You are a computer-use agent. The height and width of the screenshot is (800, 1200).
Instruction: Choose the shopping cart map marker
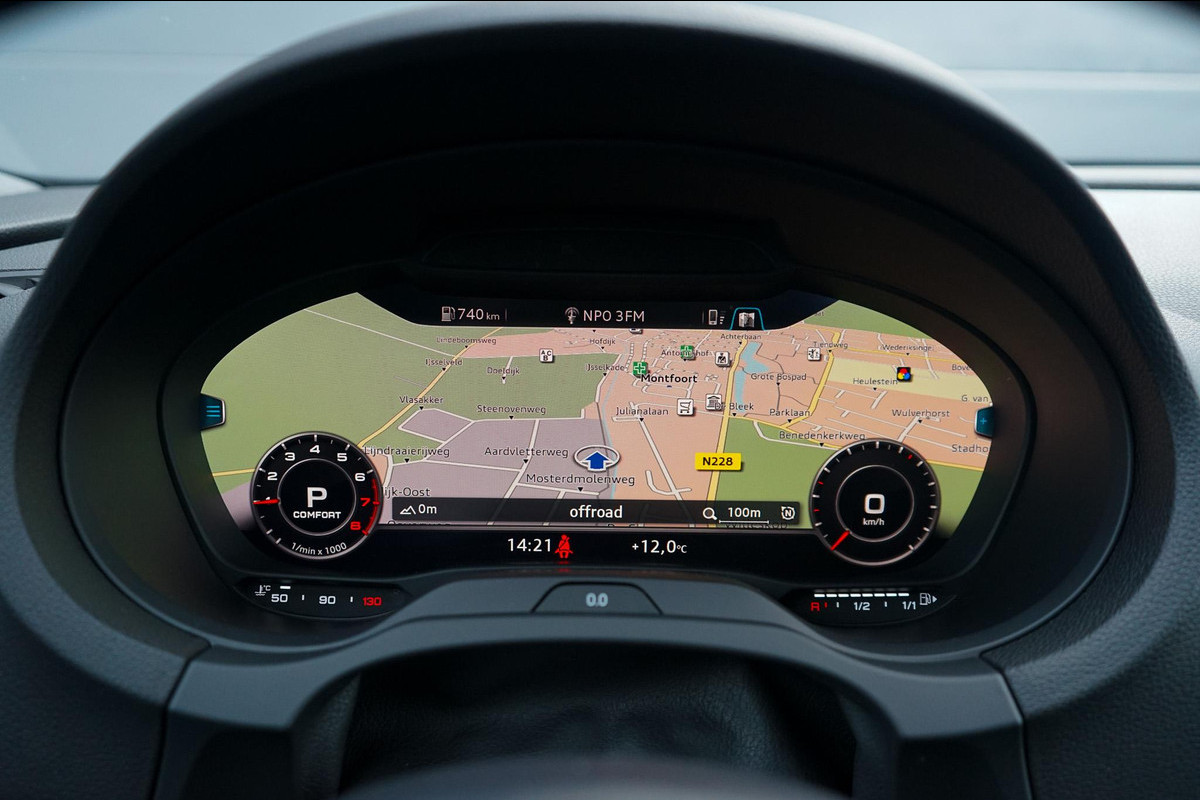coord(685,407)
